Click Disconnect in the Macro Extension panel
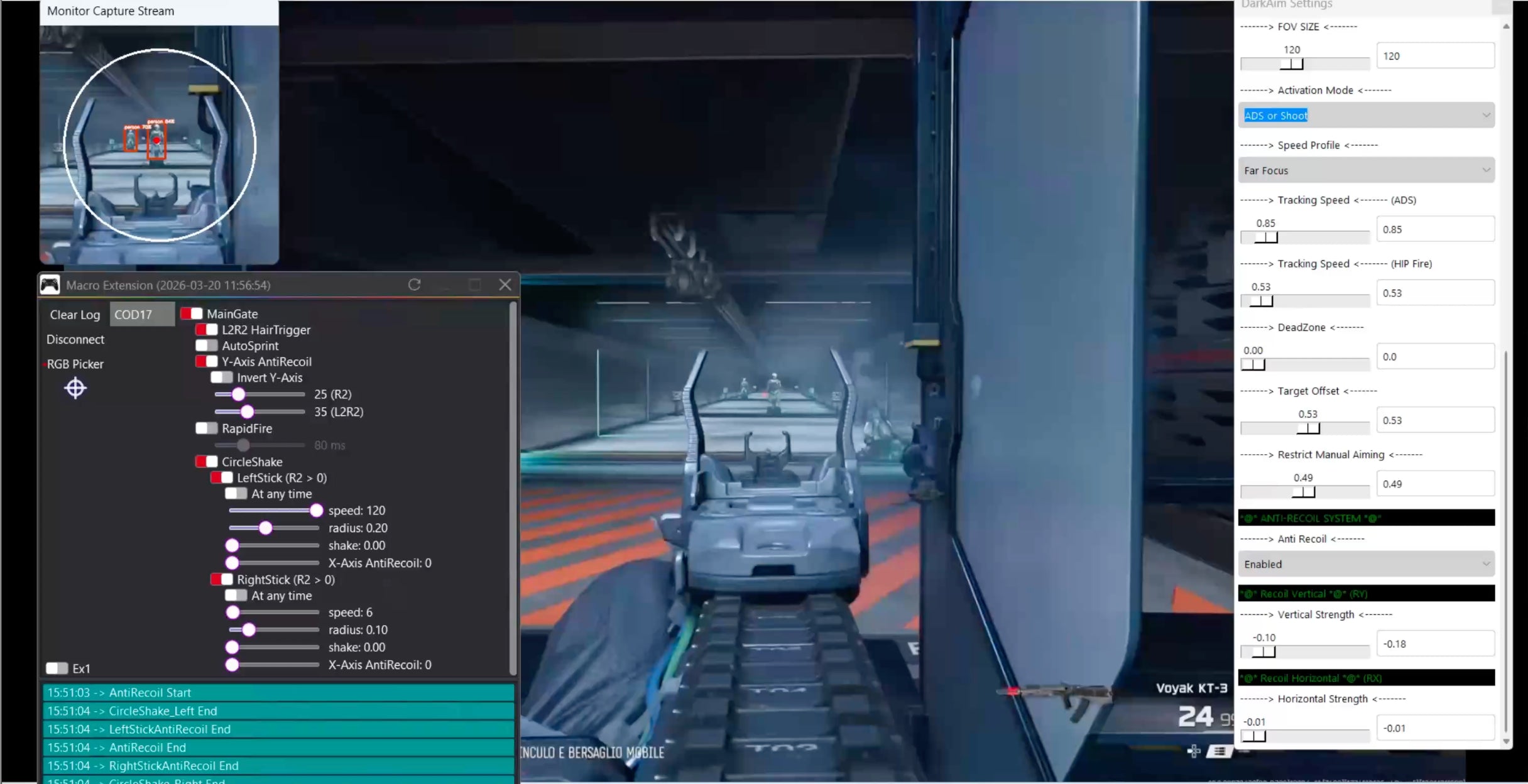Screen dimensions: 1528x784 pyautogui.click(x=75, y=339)
